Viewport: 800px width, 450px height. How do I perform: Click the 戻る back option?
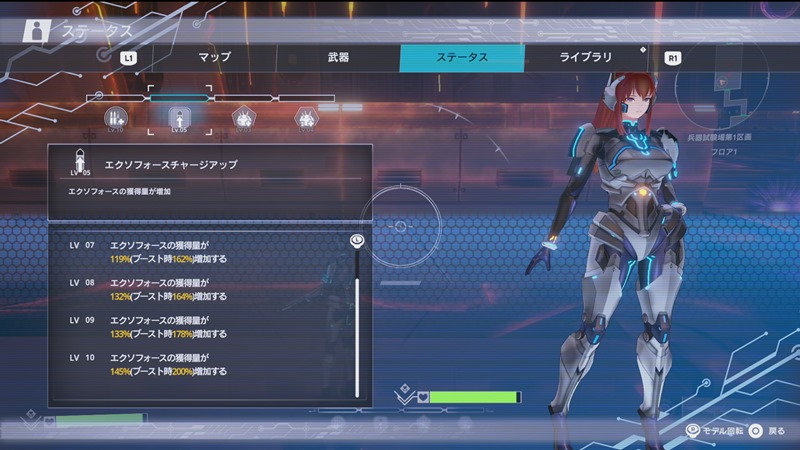click(x=768, y=430)
